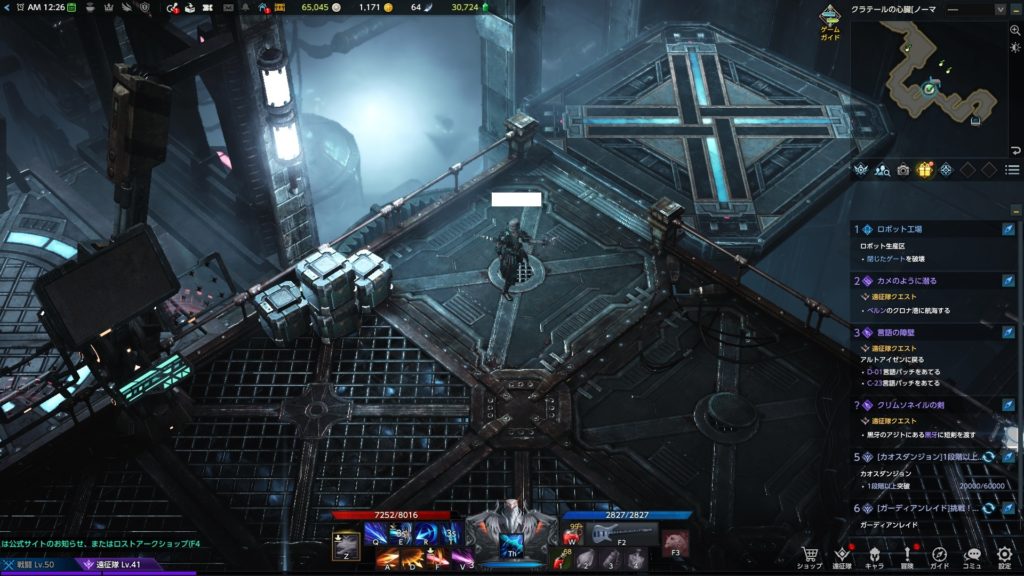The image size is (1024, 576).
Task: Open the ガイド (Guide) compass menu
Action: 940,555
